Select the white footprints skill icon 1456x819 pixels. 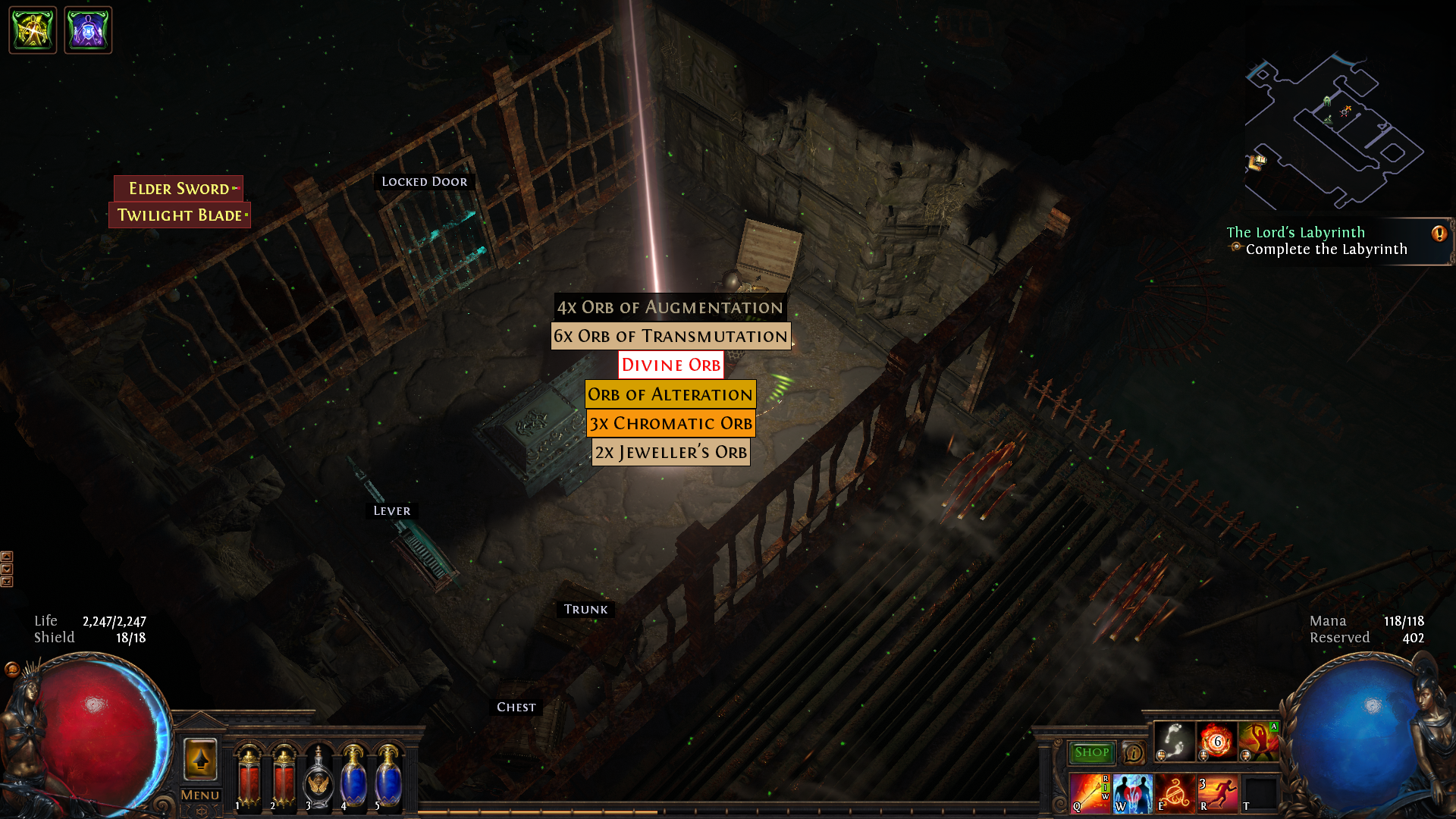1174,741
